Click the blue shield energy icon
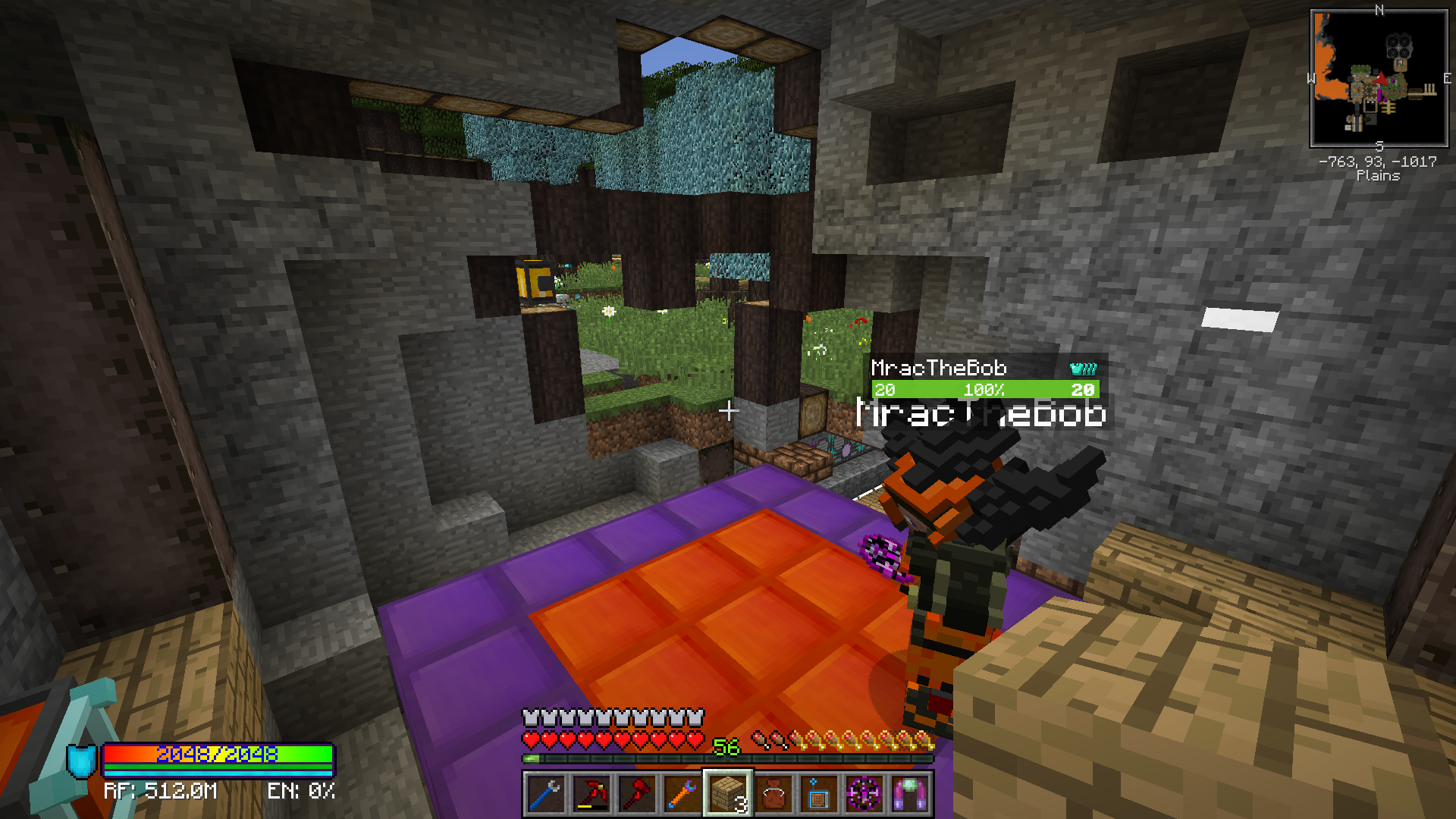This screenshot has height=819, width=1456. click(x=82, y=761)
